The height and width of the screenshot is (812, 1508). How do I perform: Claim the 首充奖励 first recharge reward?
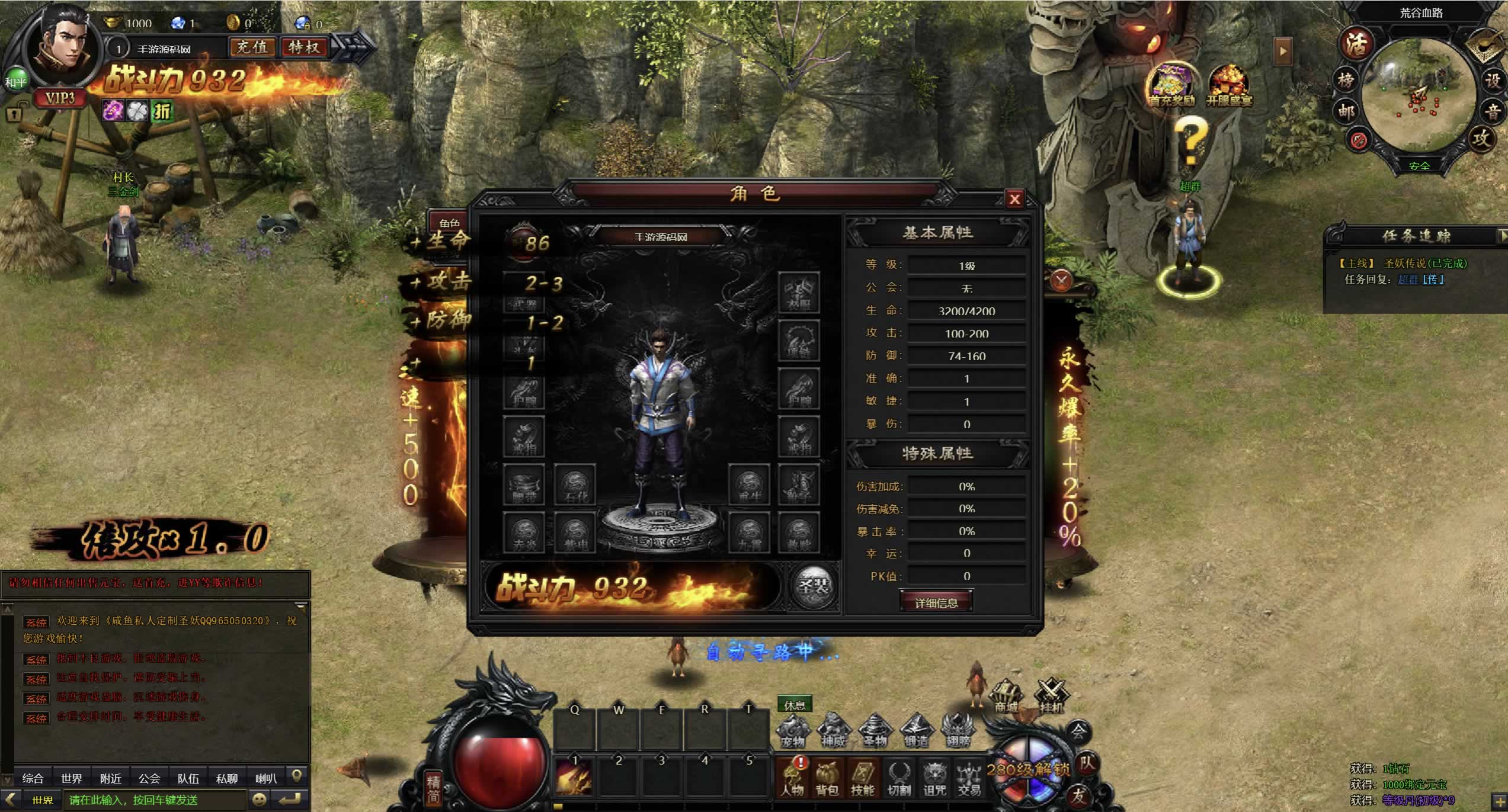[x=1171, y=87]
